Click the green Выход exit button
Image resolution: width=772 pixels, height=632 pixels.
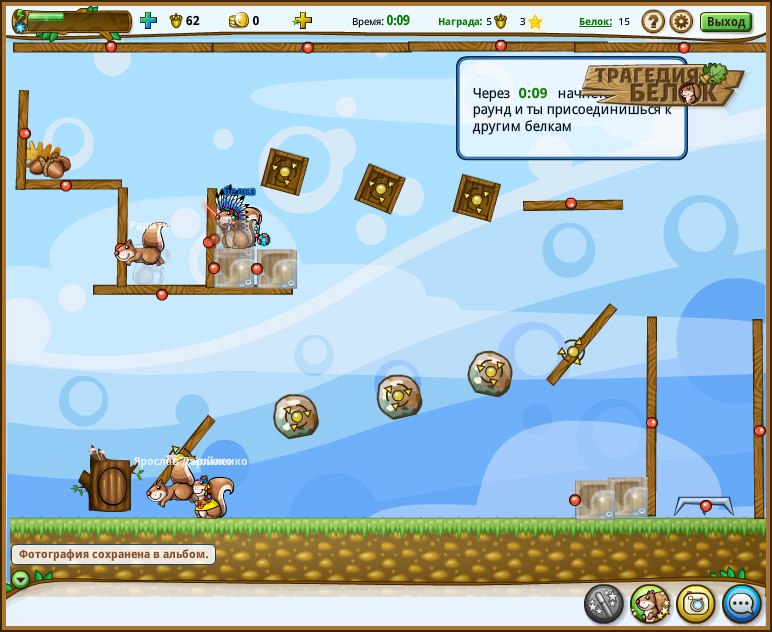(x=725, y=21)
